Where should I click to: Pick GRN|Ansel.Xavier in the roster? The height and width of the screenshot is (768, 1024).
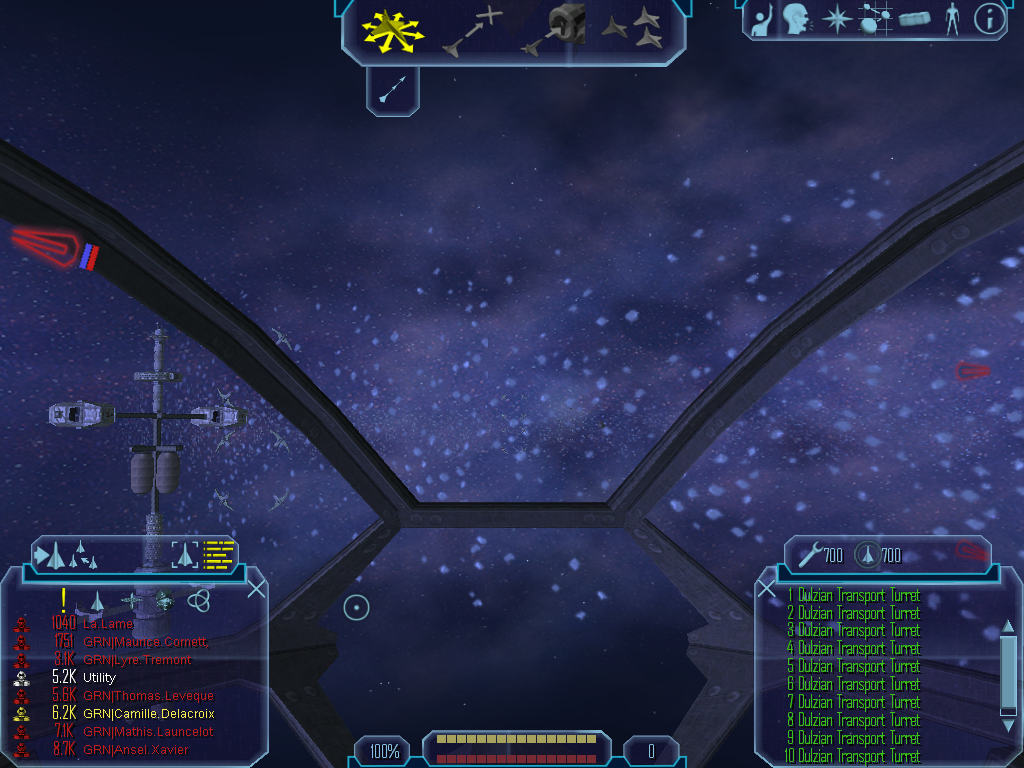click(x=136, y=750)
